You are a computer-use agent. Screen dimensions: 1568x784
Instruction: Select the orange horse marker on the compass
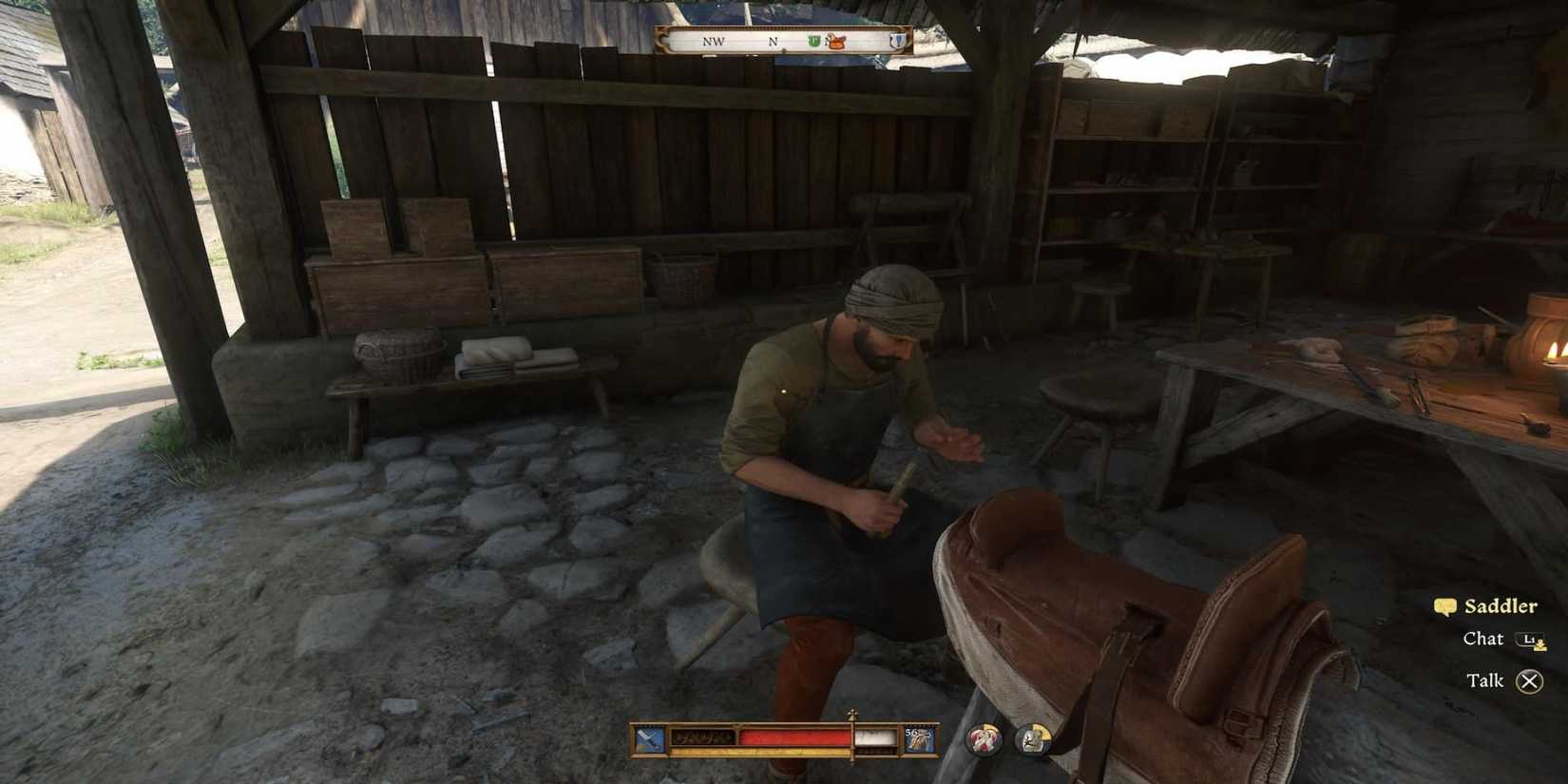[834, 40]
